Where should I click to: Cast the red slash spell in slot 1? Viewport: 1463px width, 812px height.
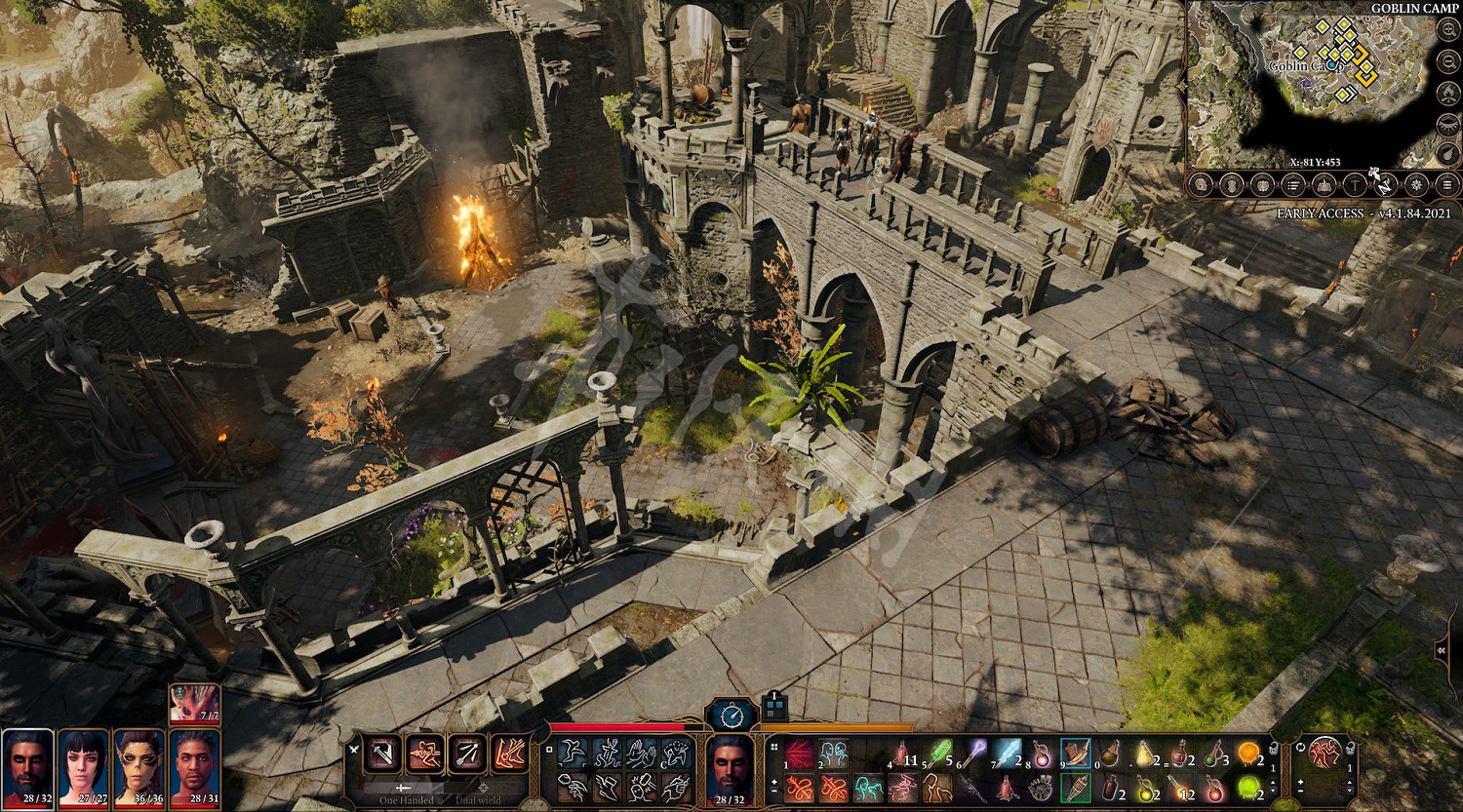tap(799, 754)
